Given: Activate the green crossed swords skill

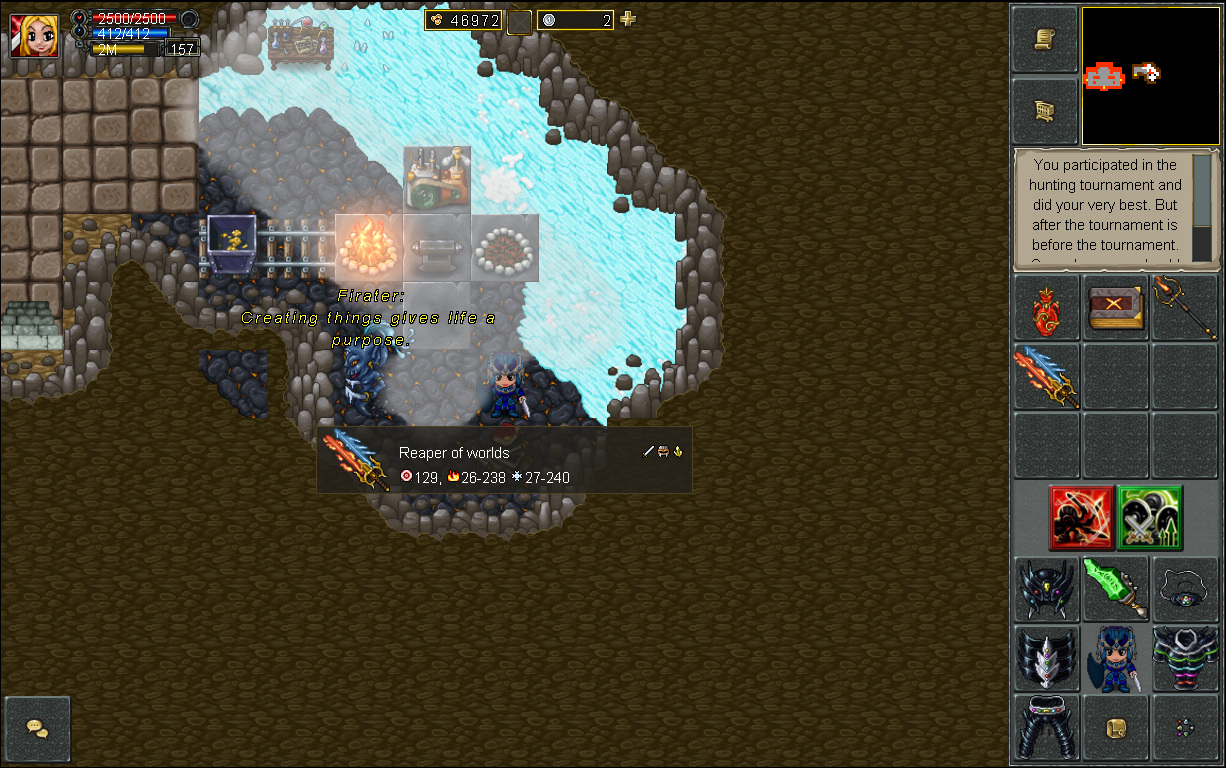Looking at the screenshot, I should (x=1150, y=518).
